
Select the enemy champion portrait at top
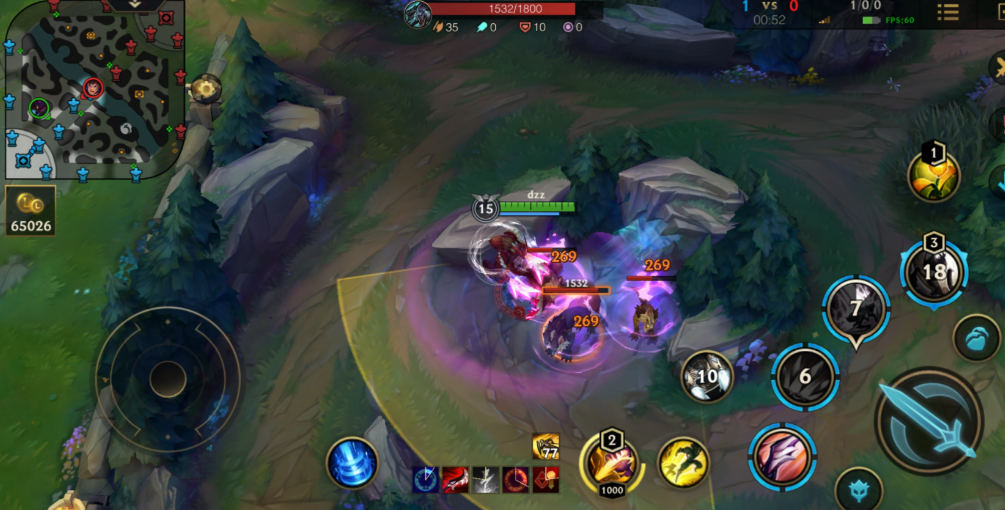click(417, 14)
